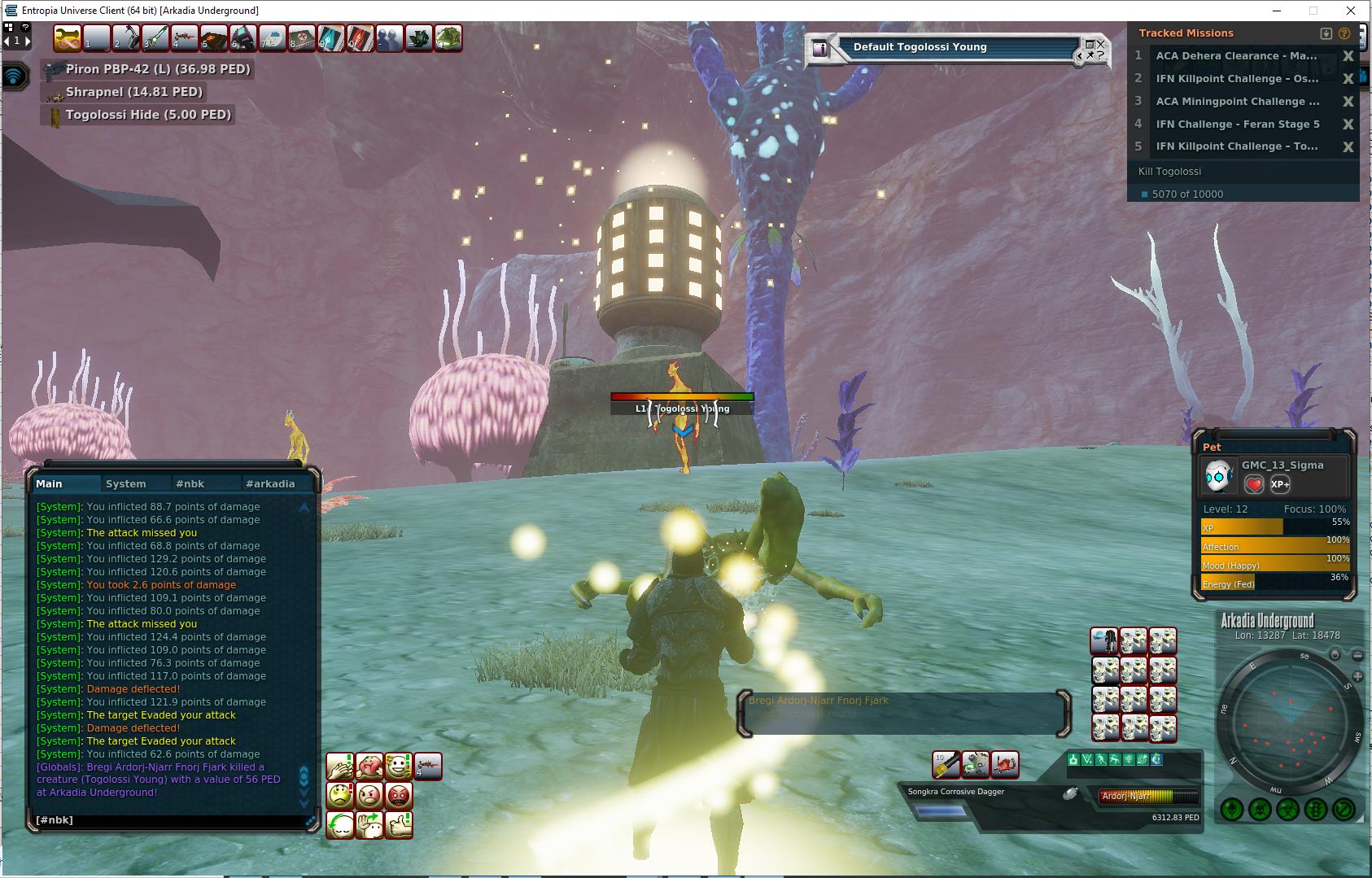Click the pet's red heart button

[x=1254, y=484]
